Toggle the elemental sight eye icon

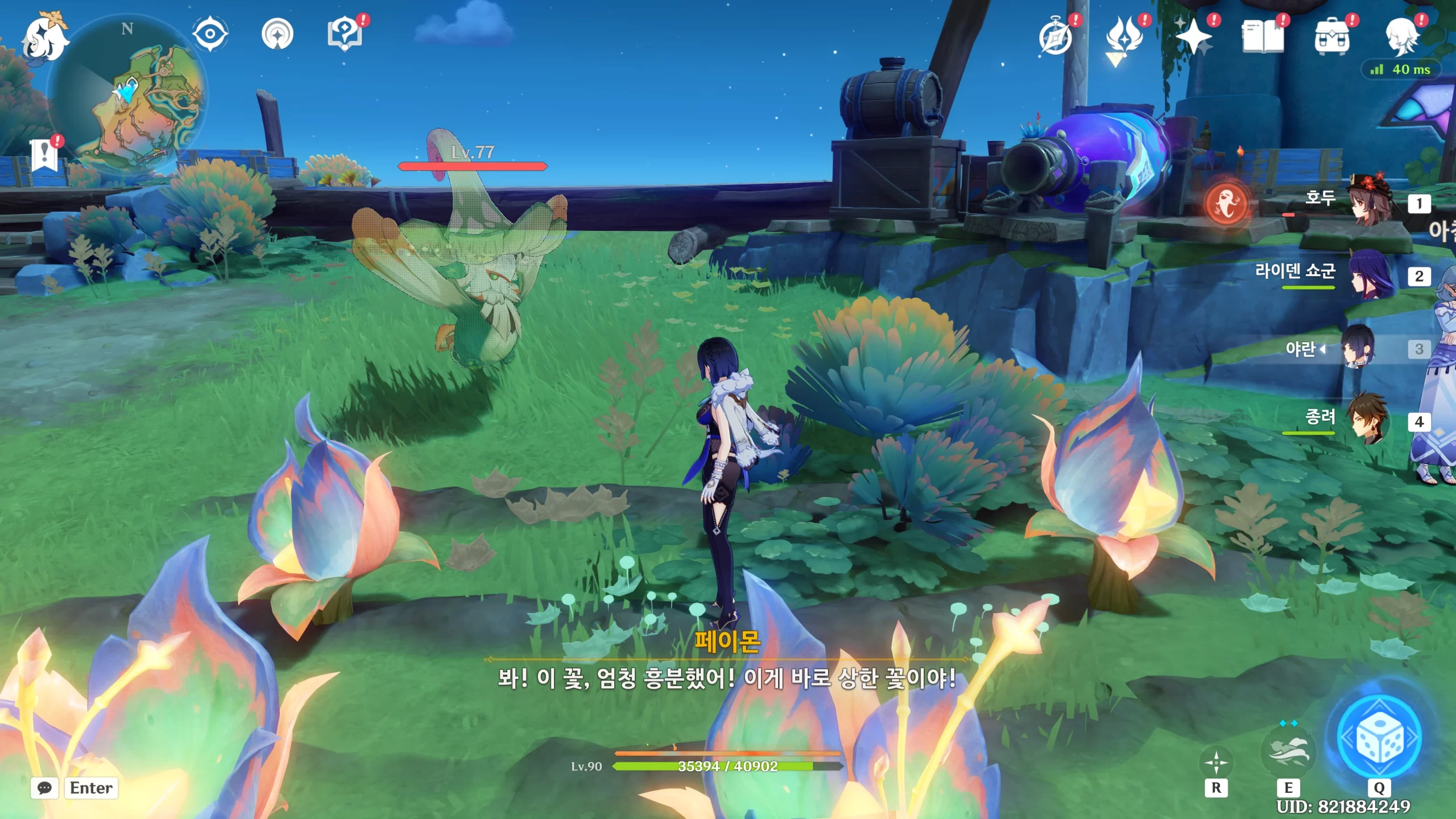(x=210, y=34)
